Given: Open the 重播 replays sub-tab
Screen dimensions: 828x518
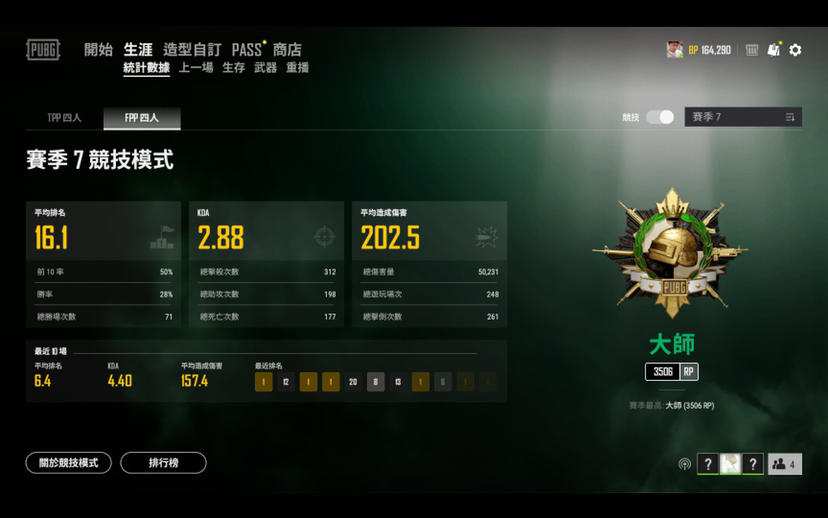Looking at the screenshot, I should (297, 68).
